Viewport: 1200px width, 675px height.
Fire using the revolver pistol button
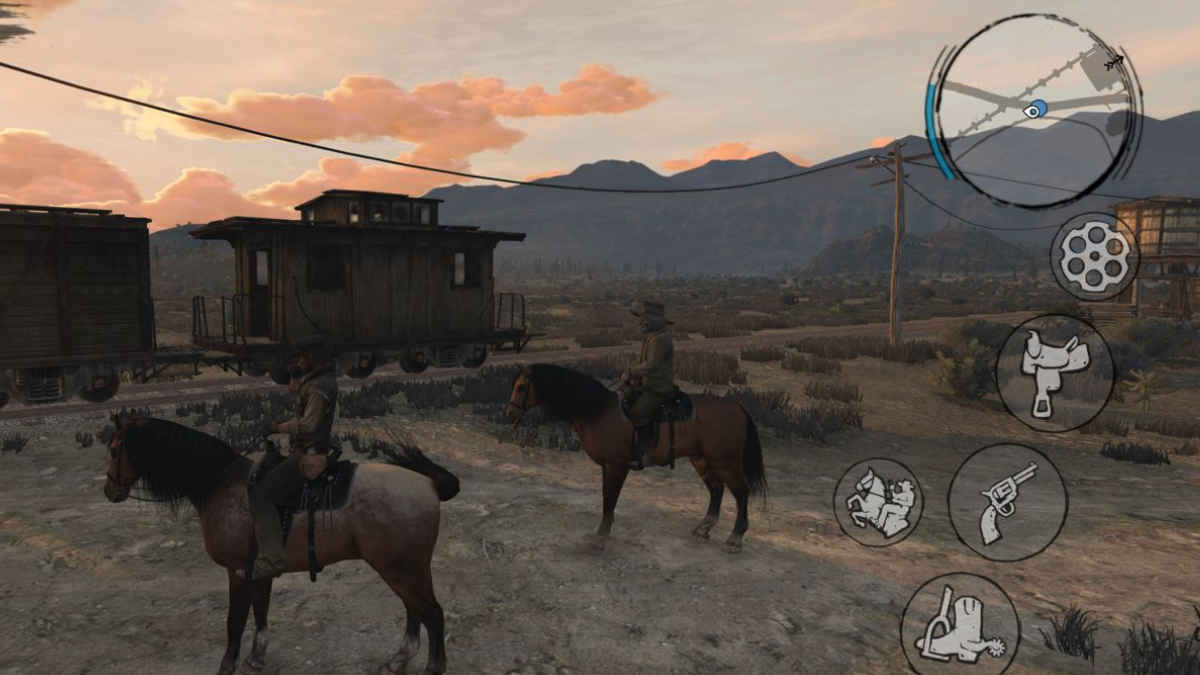point(1007,502)
